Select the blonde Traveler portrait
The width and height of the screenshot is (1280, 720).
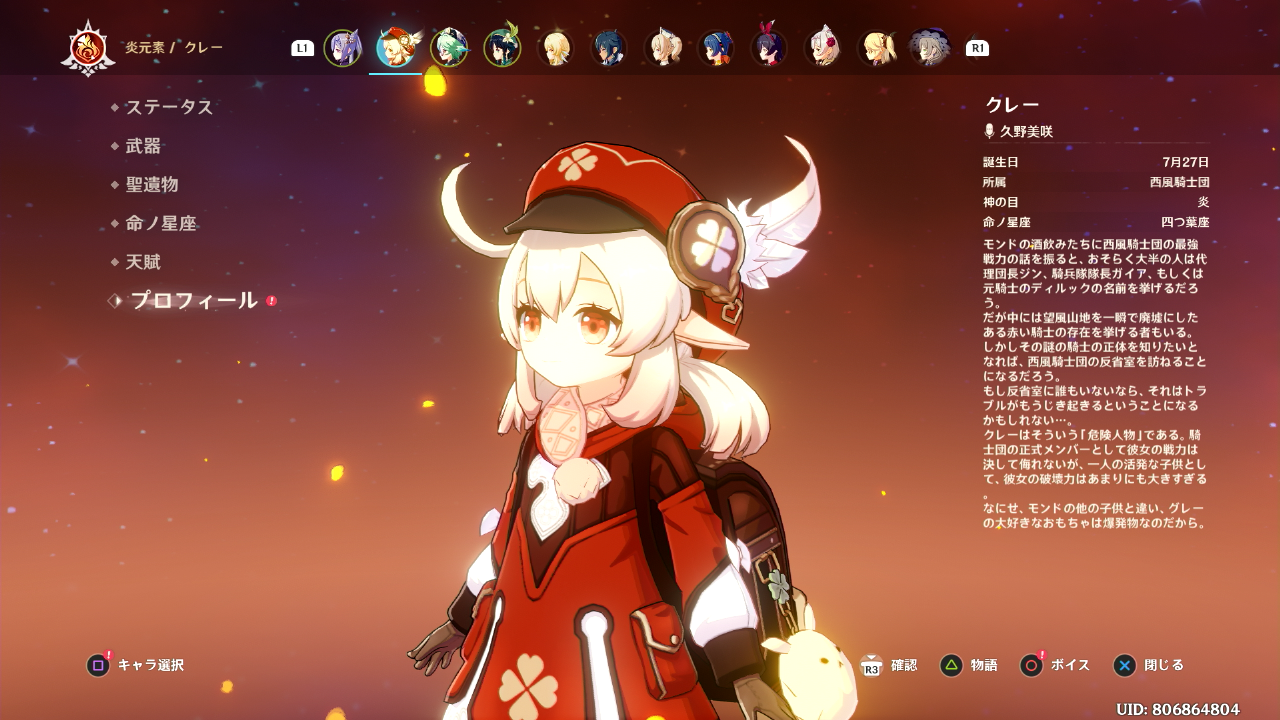555,48
